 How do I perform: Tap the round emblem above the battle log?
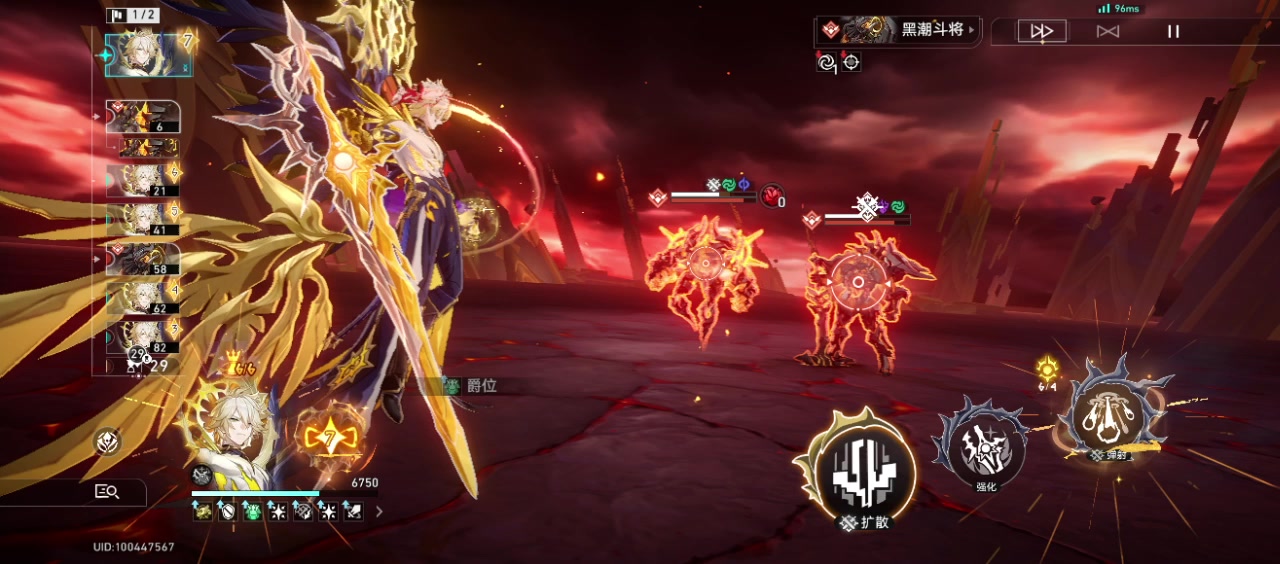pos(108,441)
